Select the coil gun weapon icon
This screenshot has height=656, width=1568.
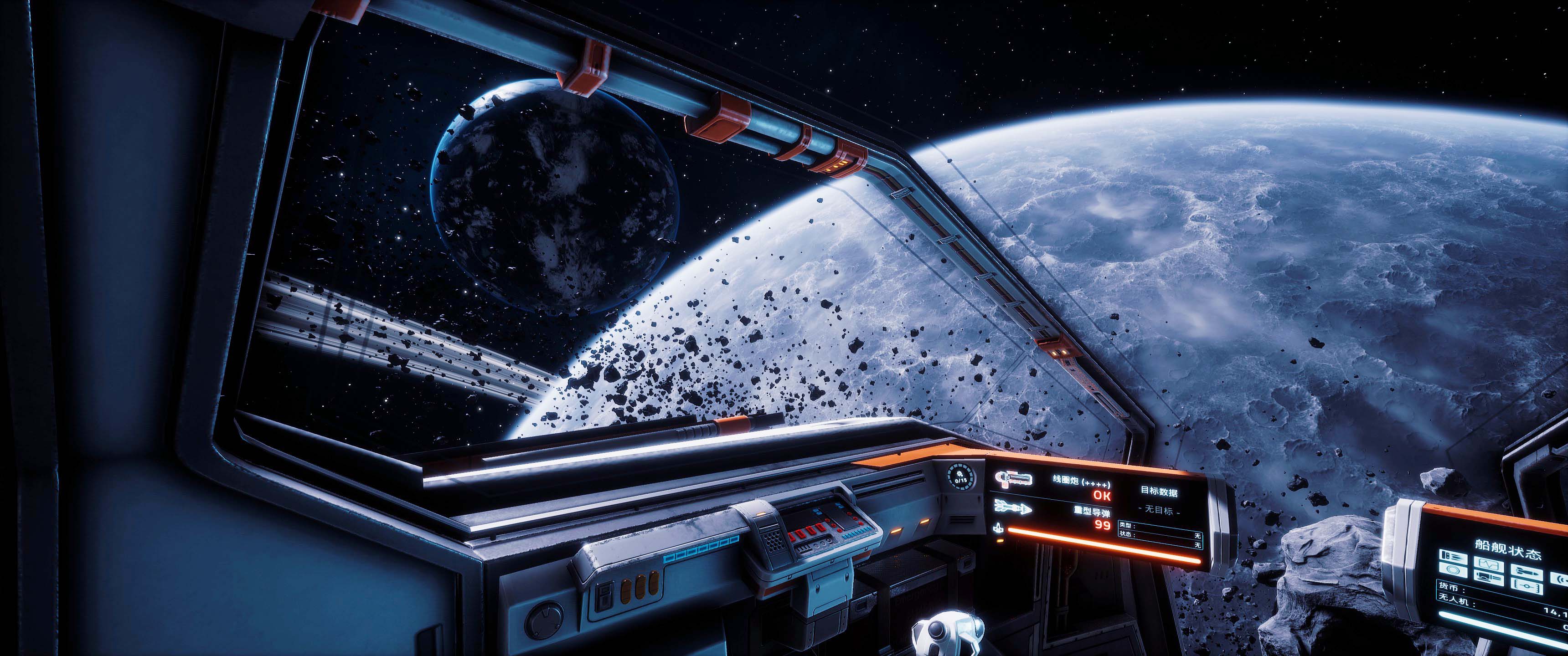coord(1013,479)
